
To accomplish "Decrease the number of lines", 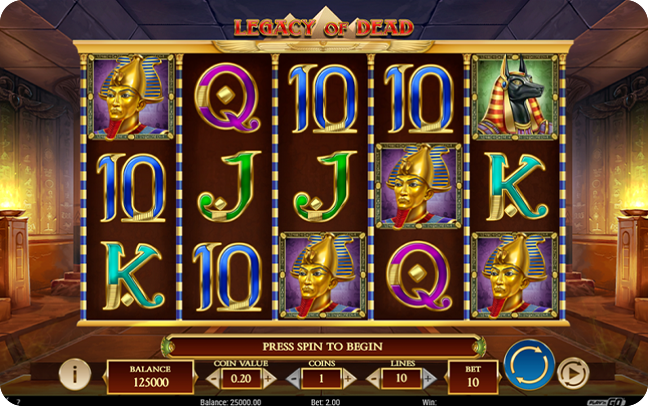I will (375, 378).
